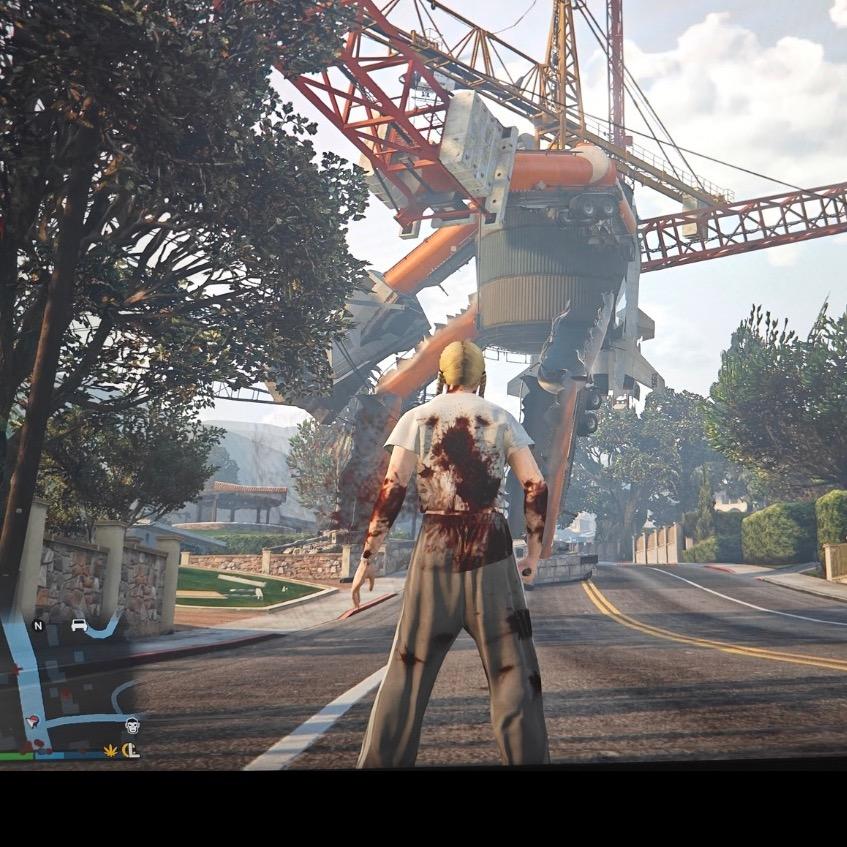847x847 pixels.
Task: Select the crescent moon L blip
Action: pos(131,750)
